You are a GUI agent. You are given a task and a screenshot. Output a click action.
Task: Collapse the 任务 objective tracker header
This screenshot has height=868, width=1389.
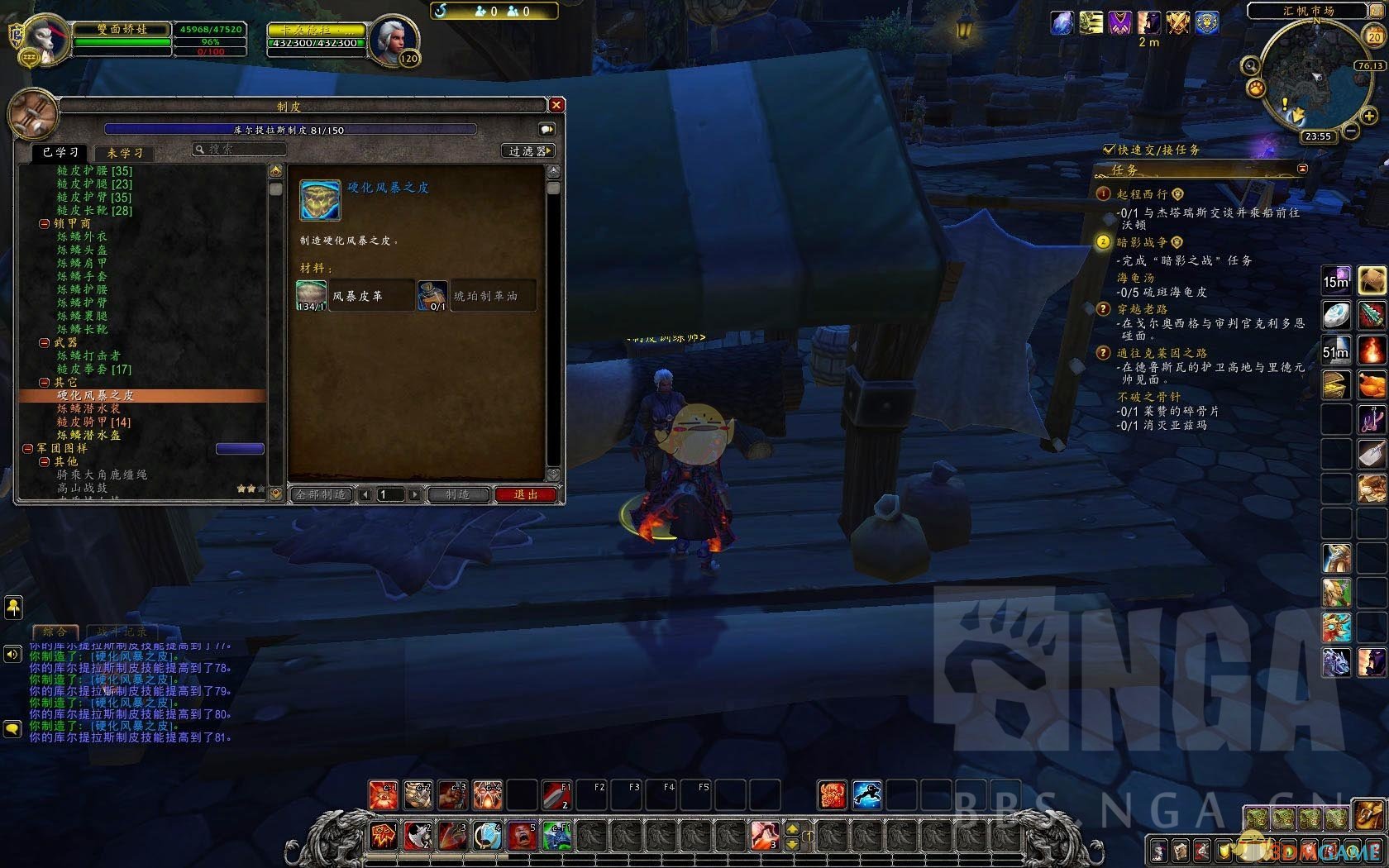point(1302,169)
